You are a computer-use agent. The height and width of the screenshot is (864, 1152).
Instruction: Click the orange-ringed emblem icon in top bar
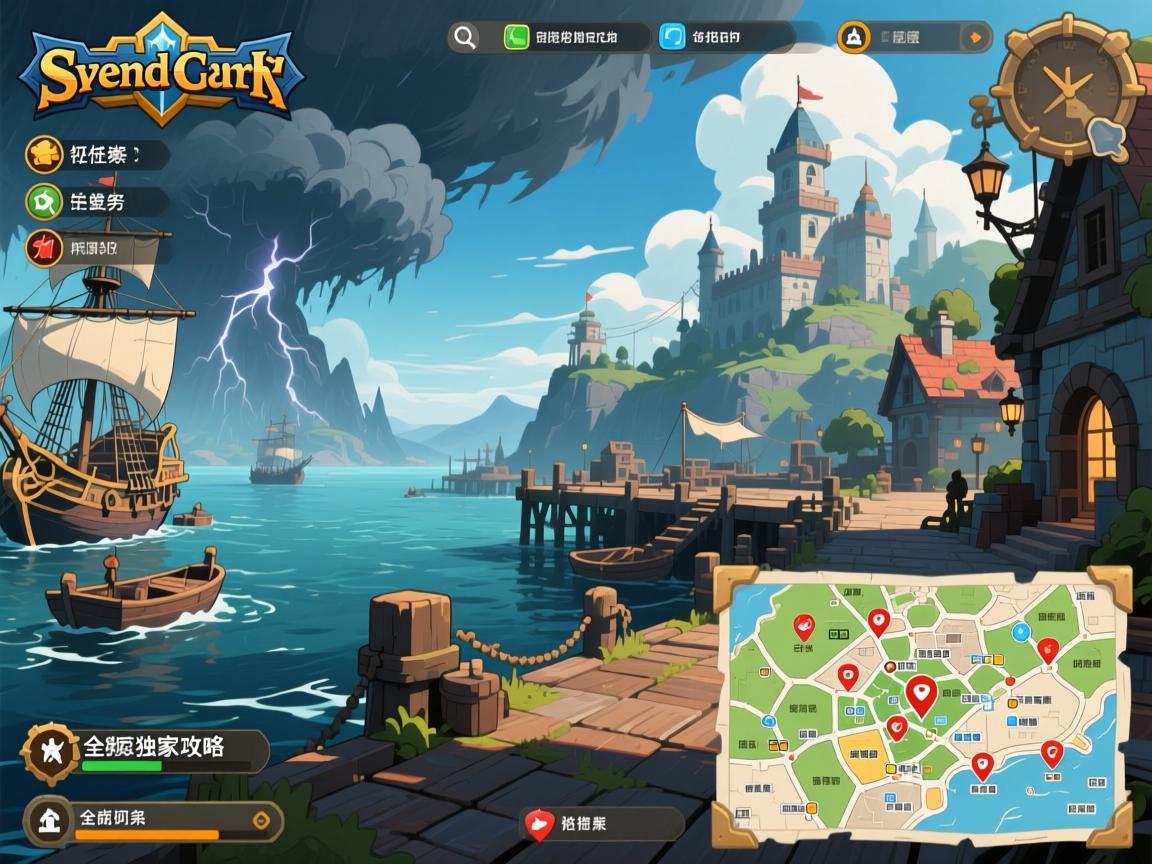tap(853, 38)
